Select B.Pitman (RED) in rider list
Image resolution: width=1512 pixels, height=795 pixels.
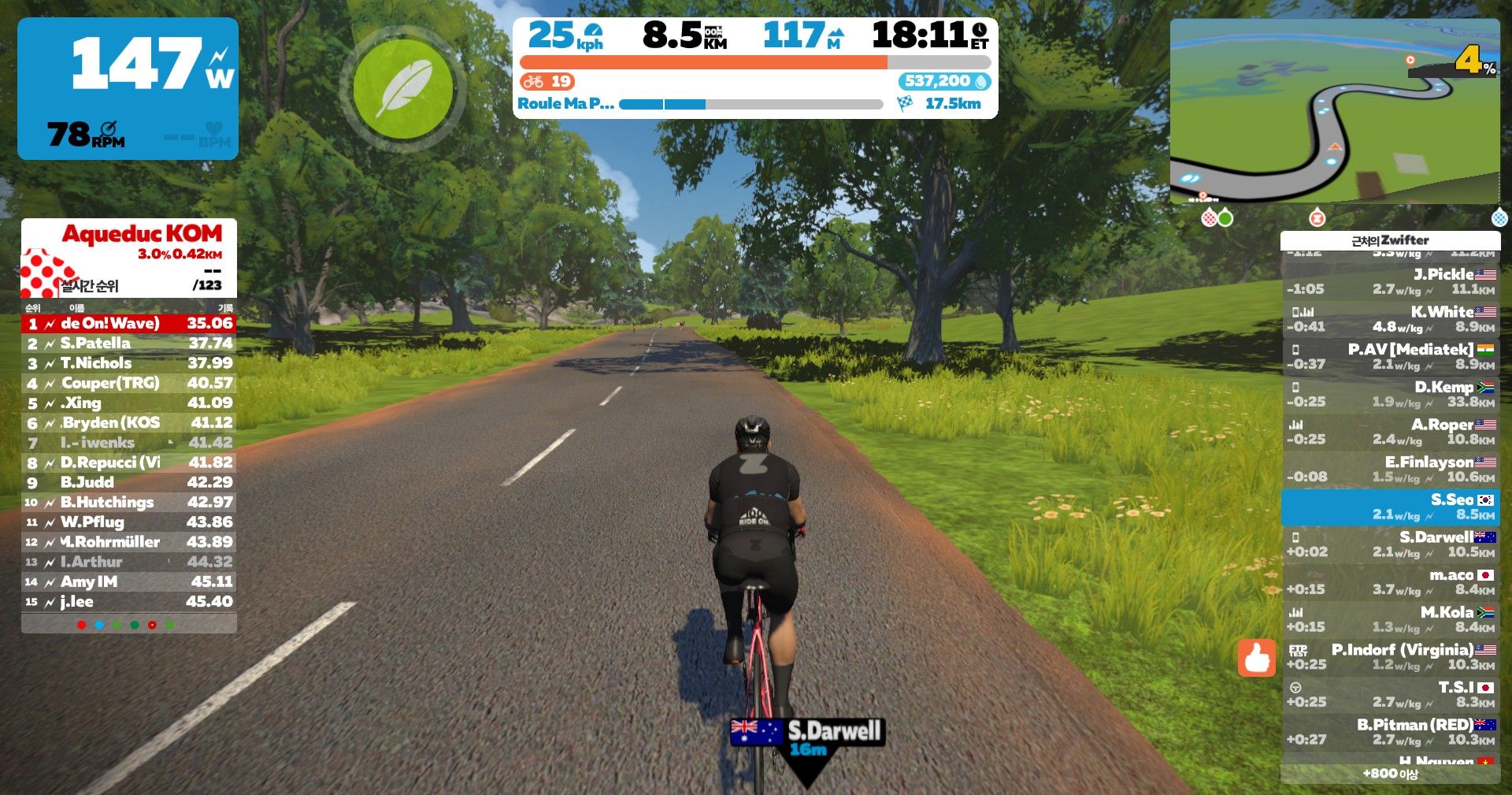pos(1391,732)
